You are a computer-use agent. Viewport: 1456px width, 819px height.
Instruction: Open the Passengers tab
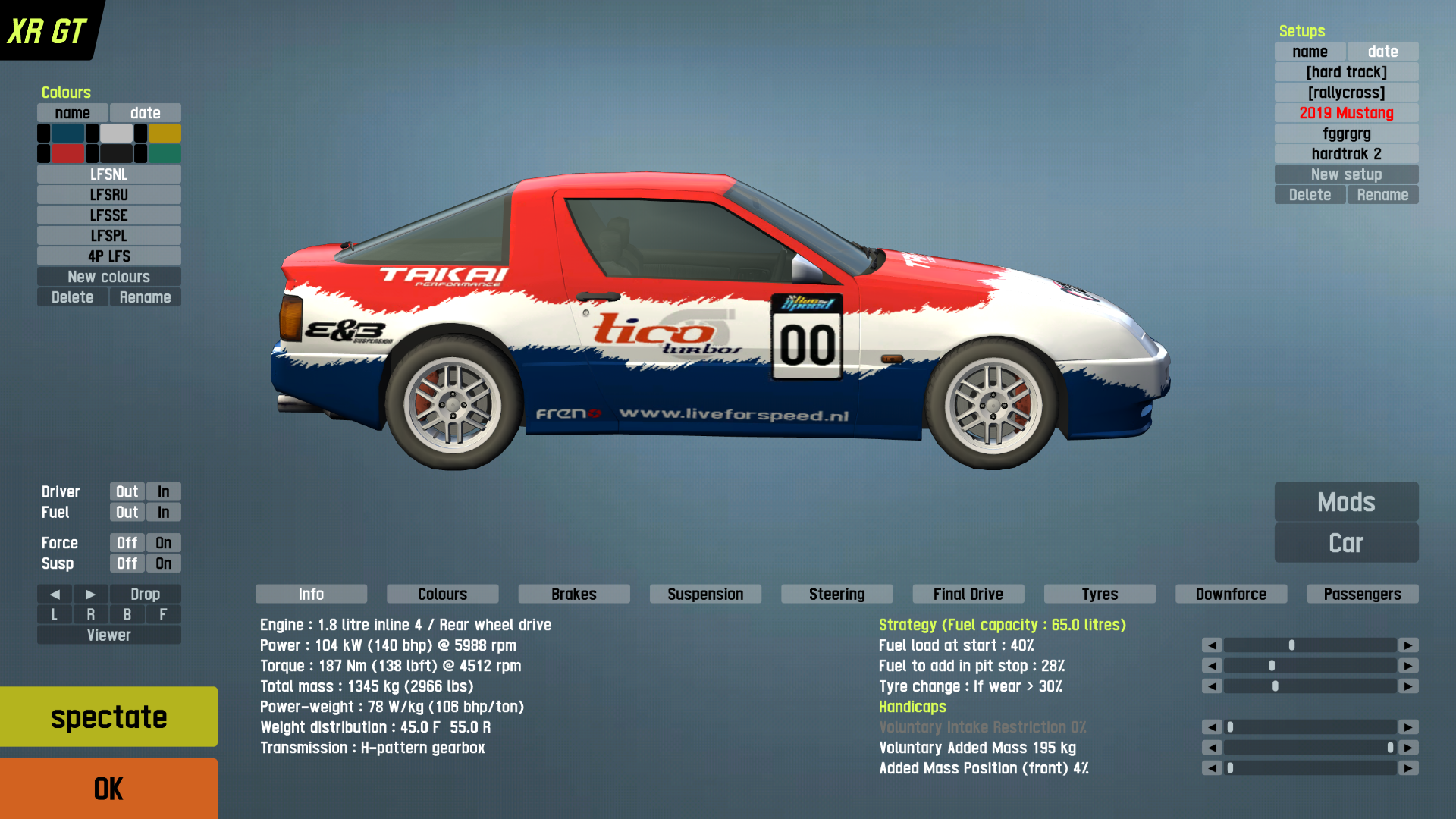coord(1362,594)
